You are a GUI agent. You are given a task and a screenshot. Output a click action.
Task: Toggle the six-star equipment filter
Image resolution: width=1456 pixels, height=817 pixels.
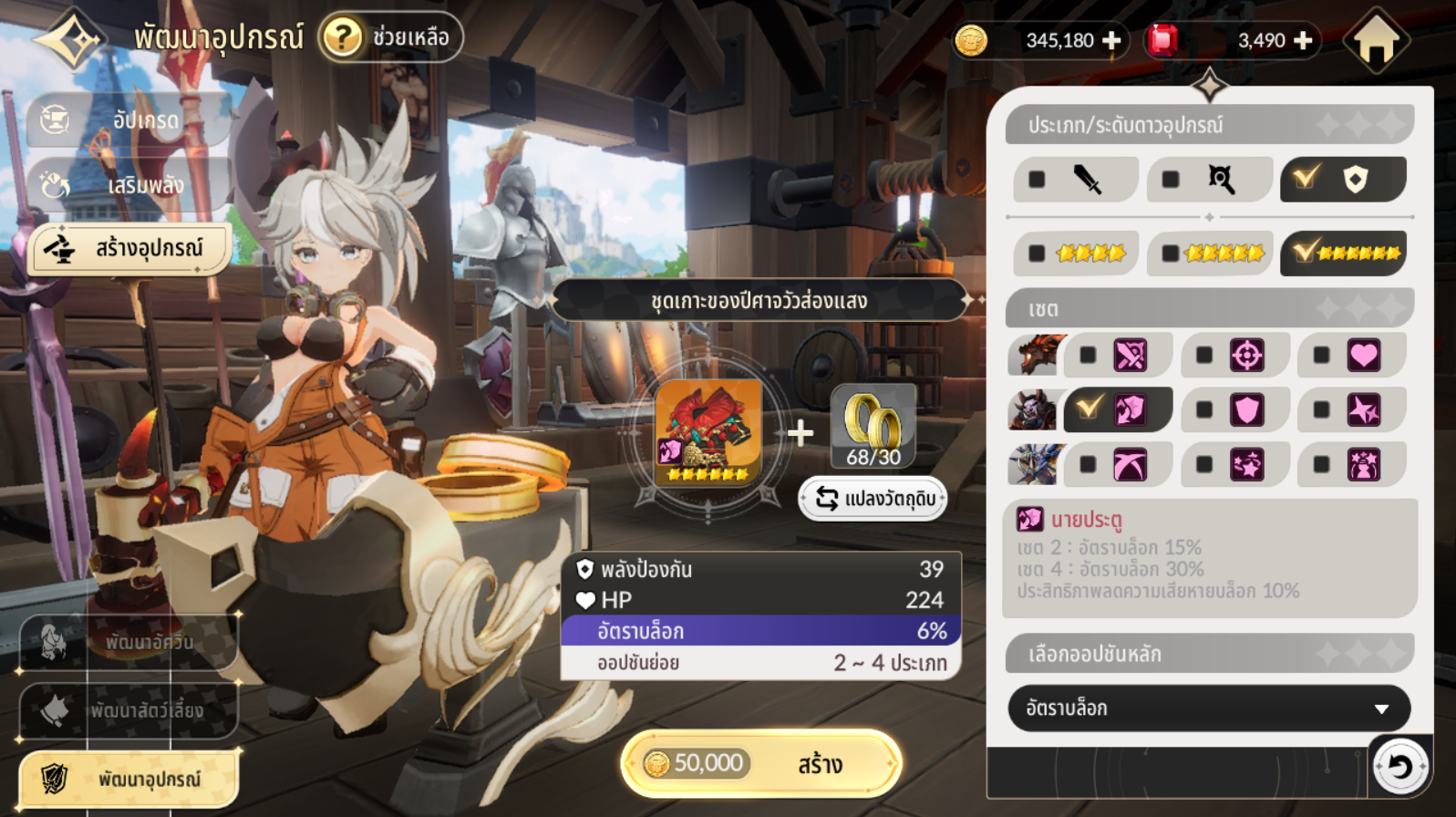click(x=1343, y=253)
